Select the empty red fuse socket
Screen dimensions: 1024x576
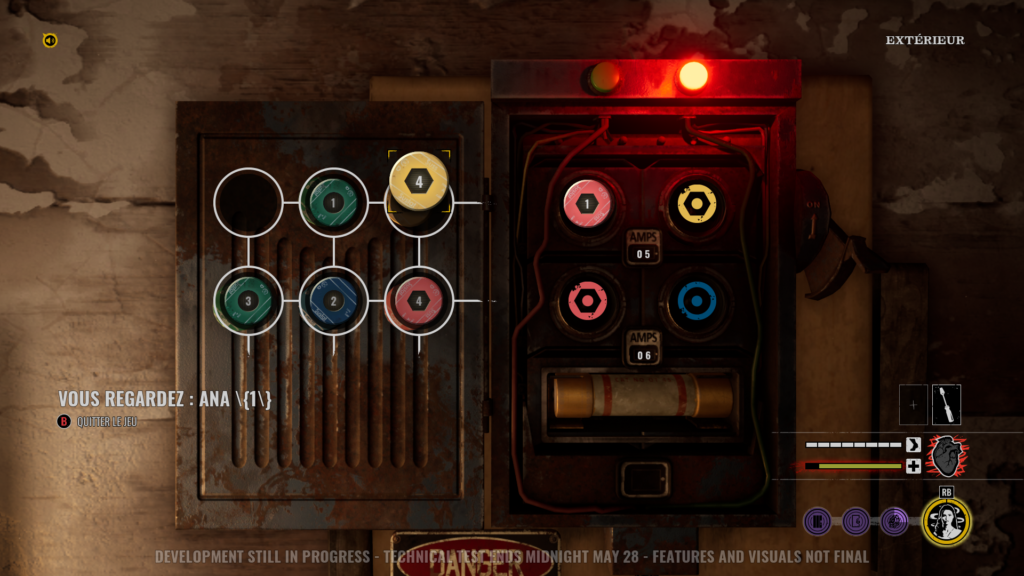589,300
